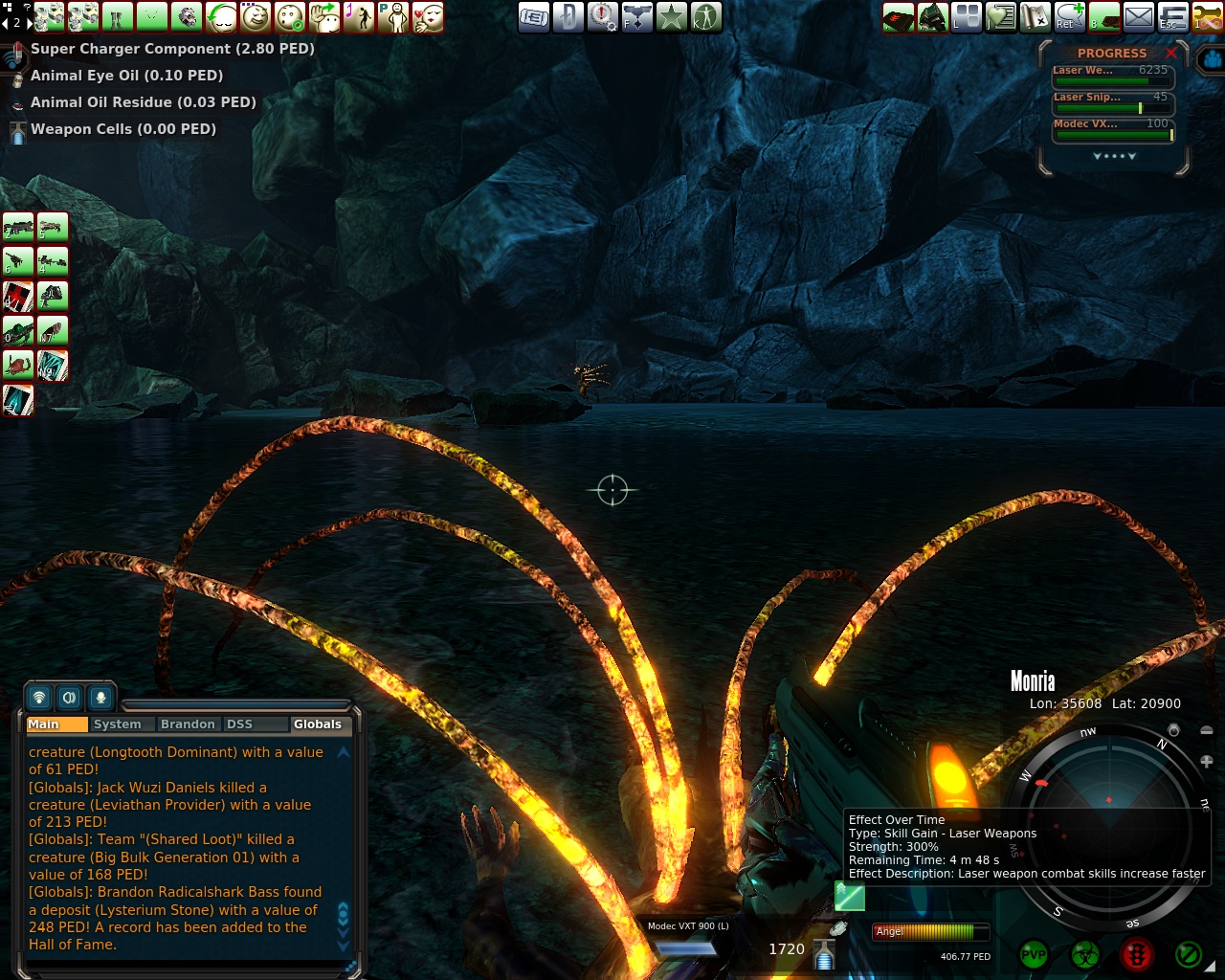Trigger the kiss heart emote icon
This screenshot has height=980, width=1225.
428,16
